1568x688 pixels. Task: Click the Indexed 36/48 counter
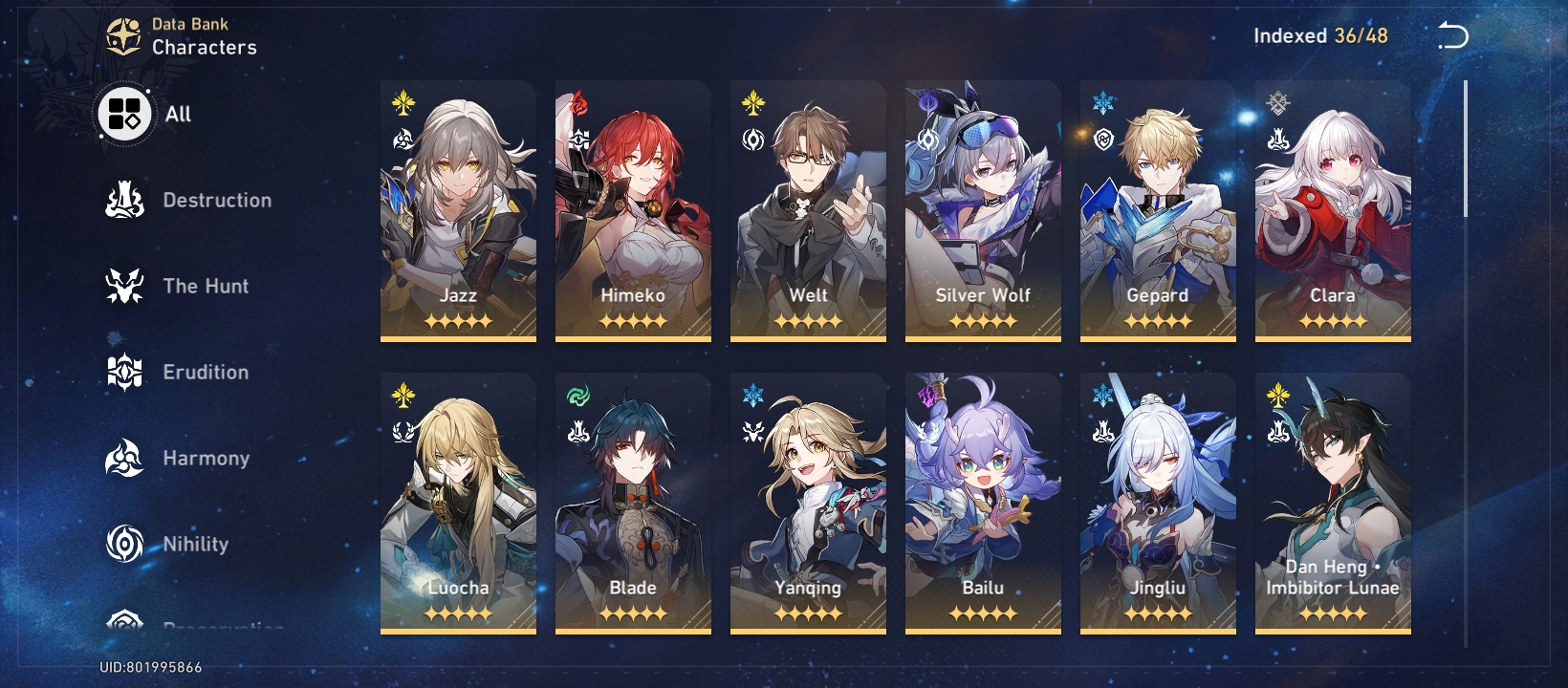pos(1320,34)
